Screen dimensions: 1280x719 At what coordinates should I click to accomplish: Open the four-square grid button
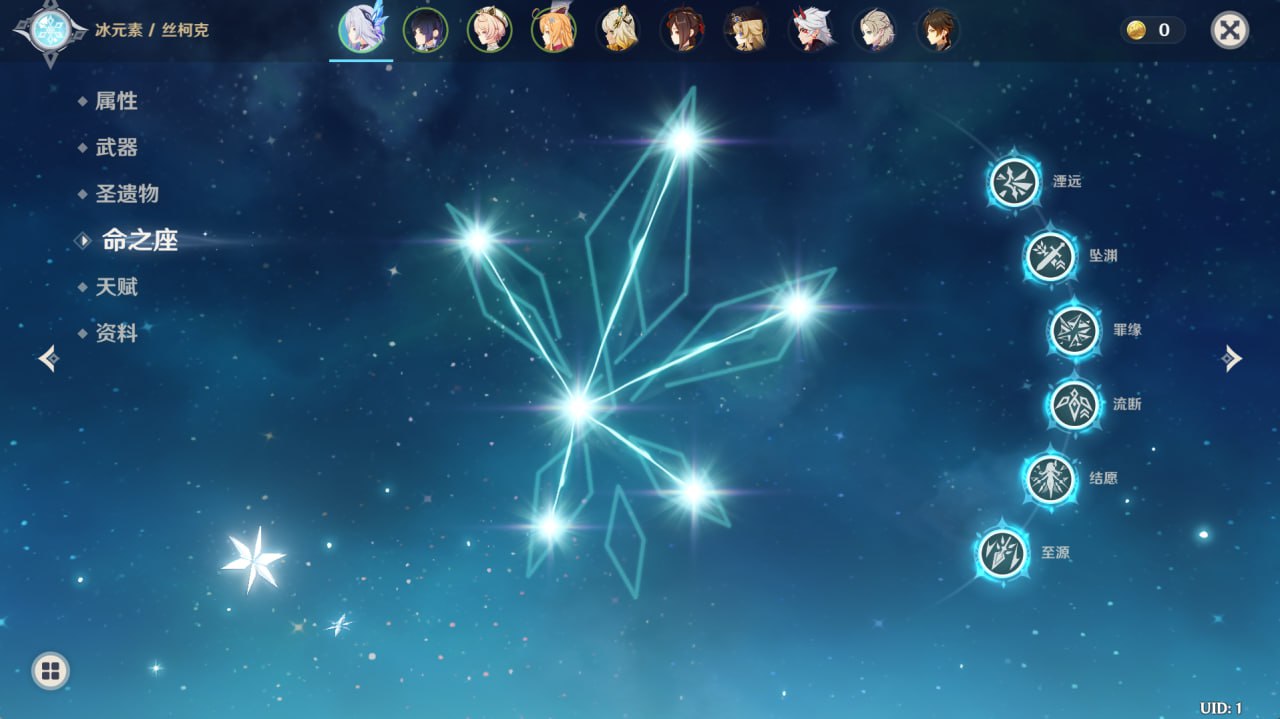tap(51, 670)
